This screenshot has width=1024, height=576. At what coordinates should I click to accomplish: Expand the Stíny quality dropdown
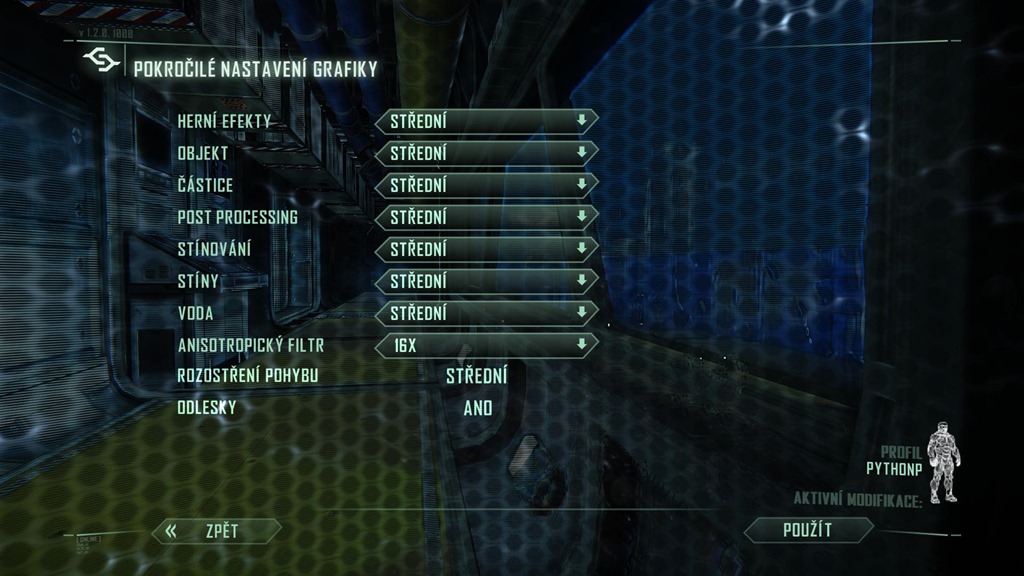(x=486, y=281)
